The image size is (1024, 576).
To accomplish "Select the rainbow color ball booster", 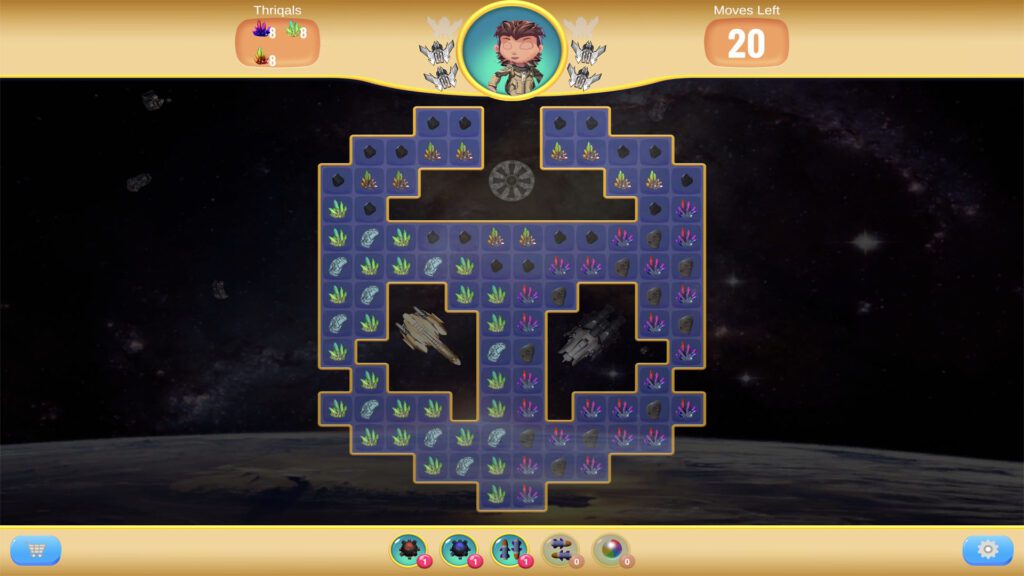I will (x=610, y=549).
